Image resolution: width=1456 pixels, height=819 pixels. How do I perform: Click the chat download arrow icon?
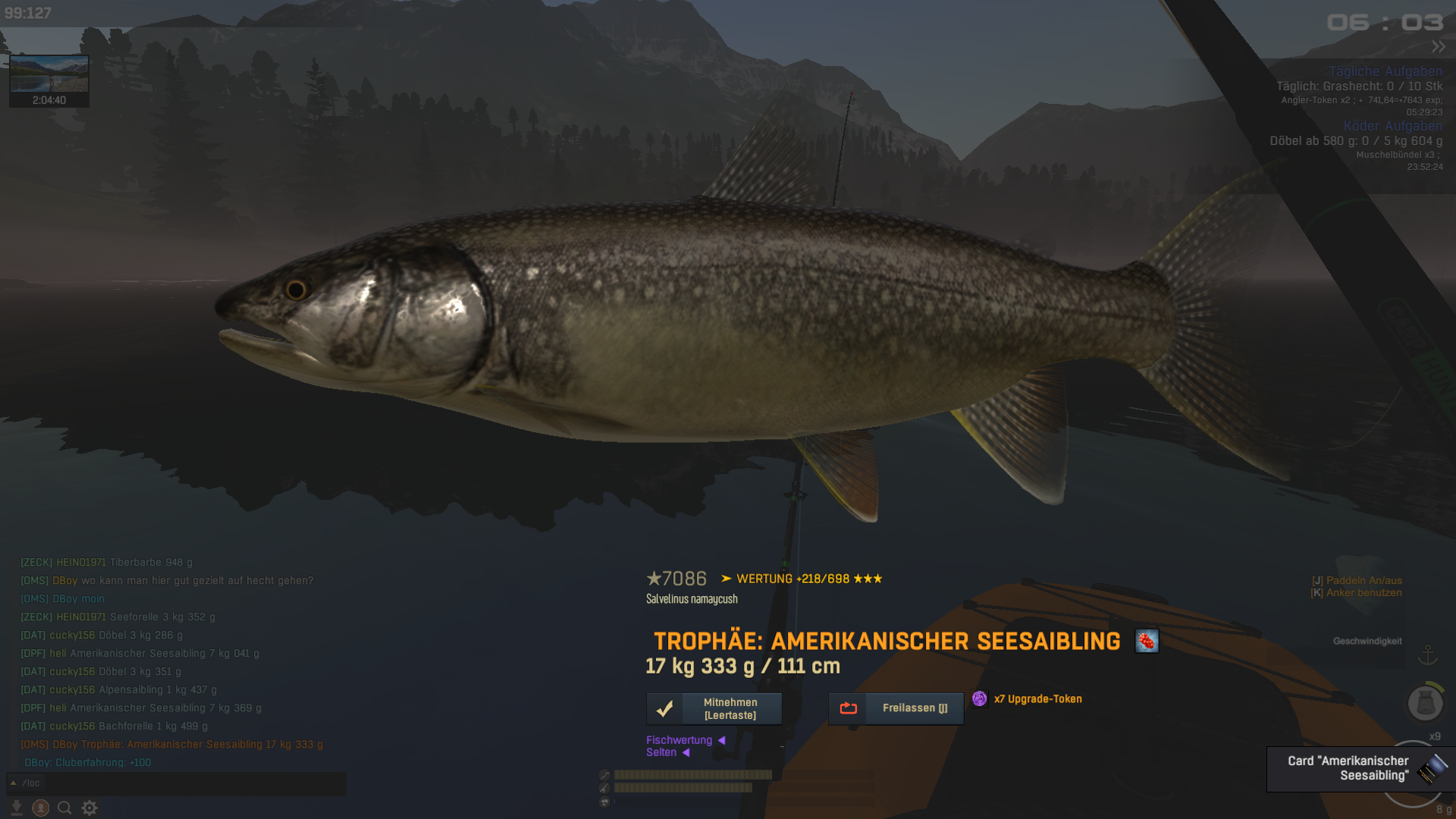17,808
